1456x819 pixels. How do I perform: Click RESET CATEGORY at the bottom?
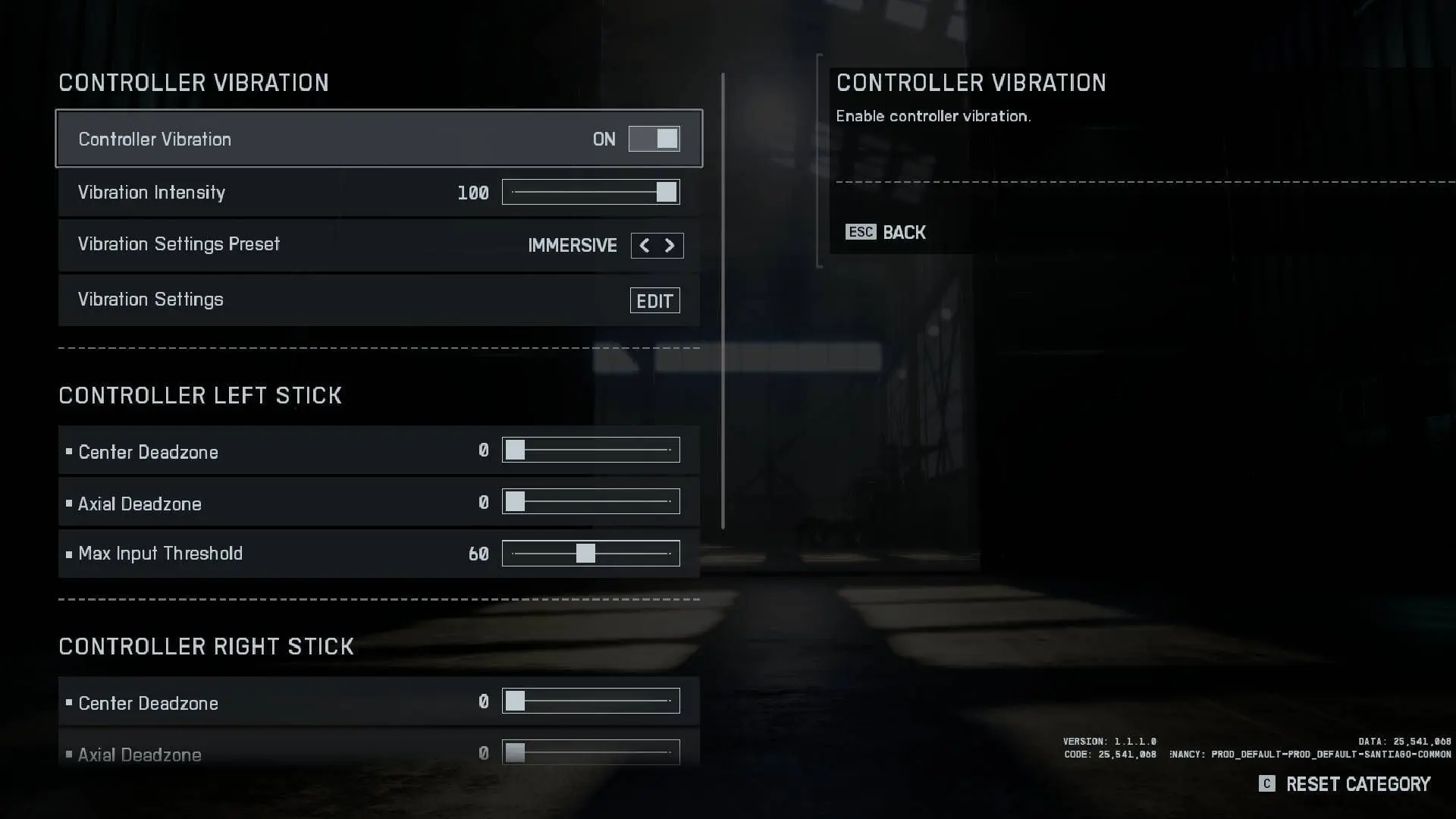coord(1357,784)
